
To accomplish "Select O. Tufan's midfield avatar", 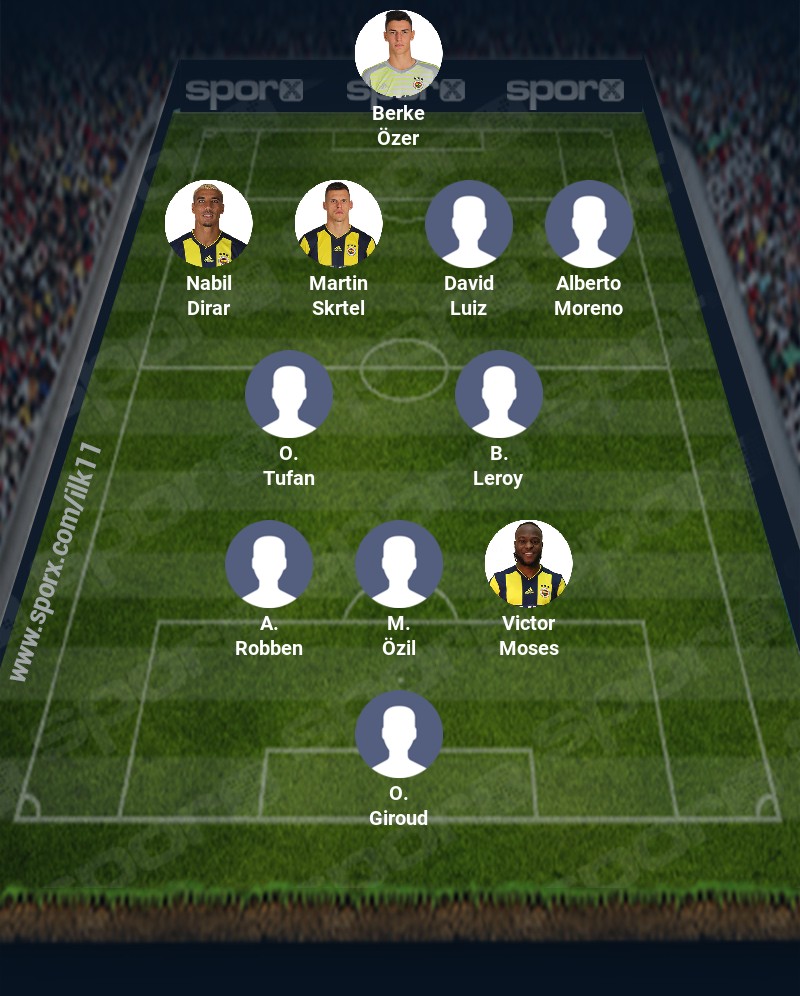I will [x=288, y=393].
